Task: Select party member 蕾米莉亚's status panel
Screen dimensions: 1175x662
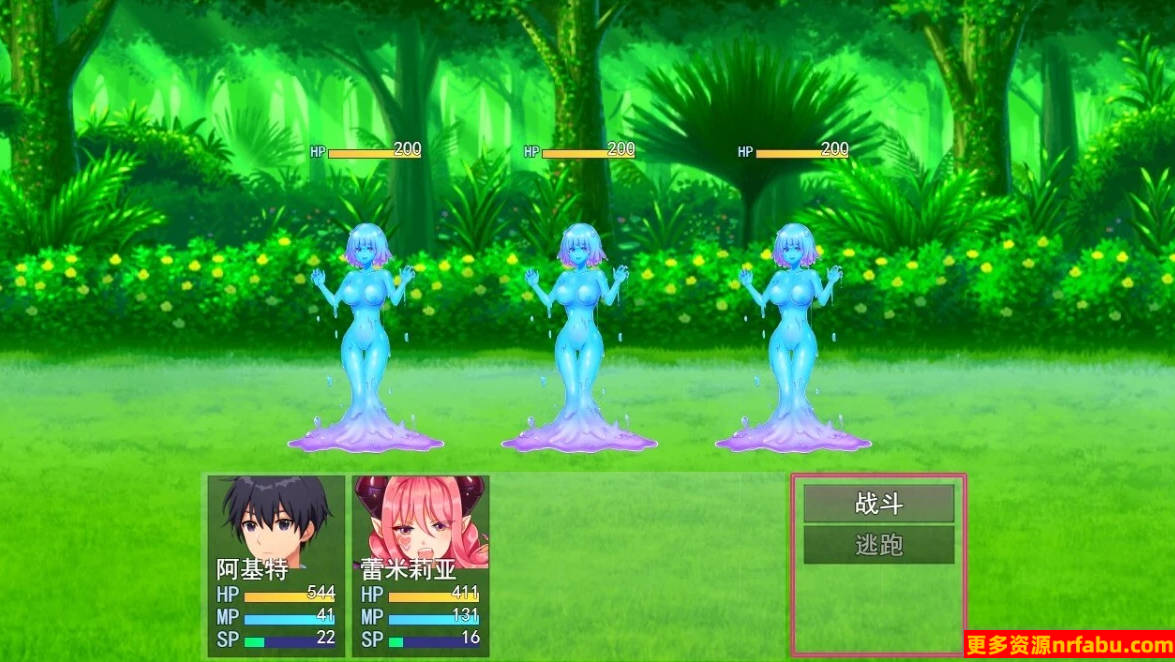Action: point(419,565)
